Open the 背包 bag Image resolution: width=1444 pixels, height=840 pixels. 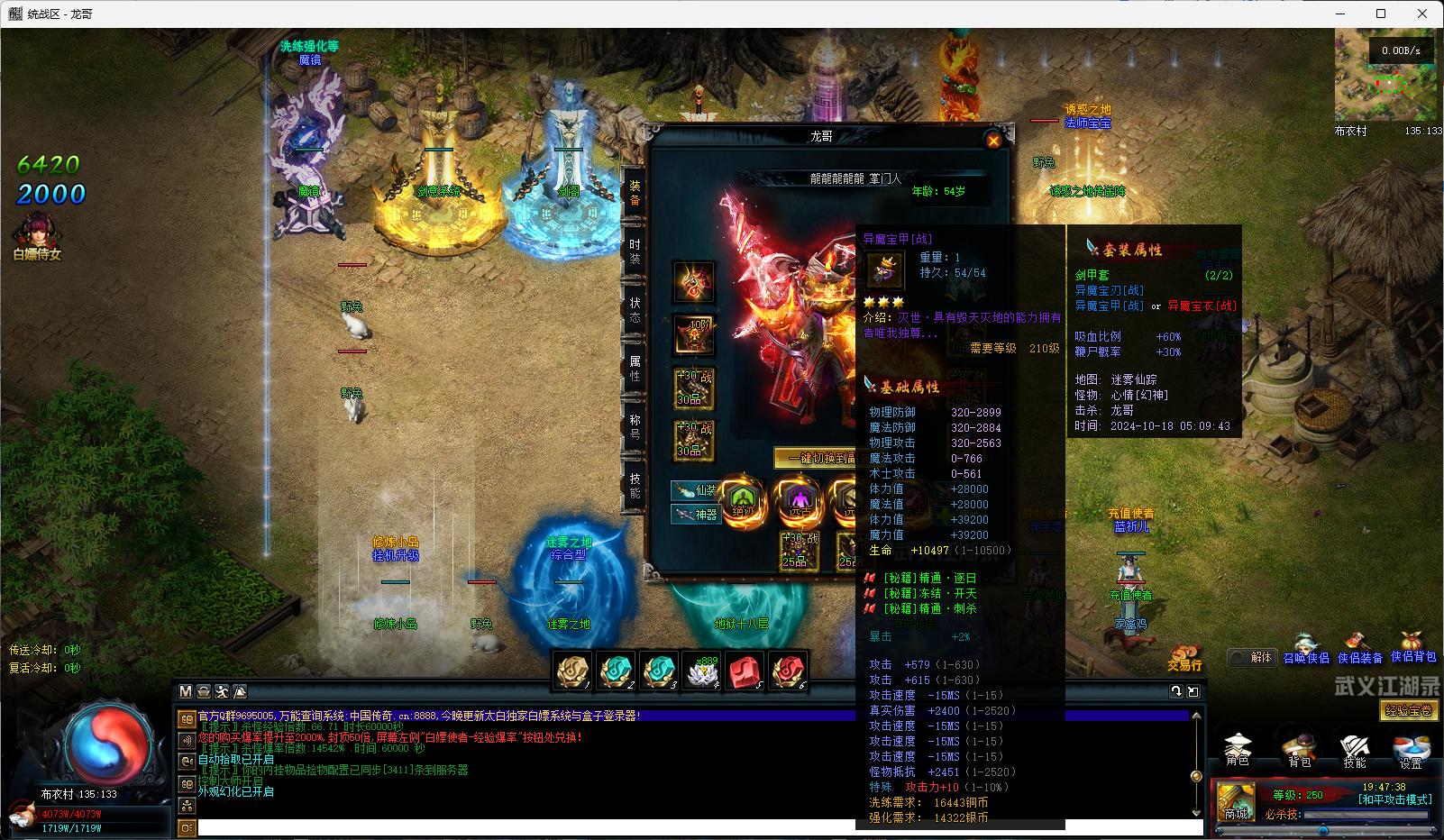click(x=1297, y=750)
